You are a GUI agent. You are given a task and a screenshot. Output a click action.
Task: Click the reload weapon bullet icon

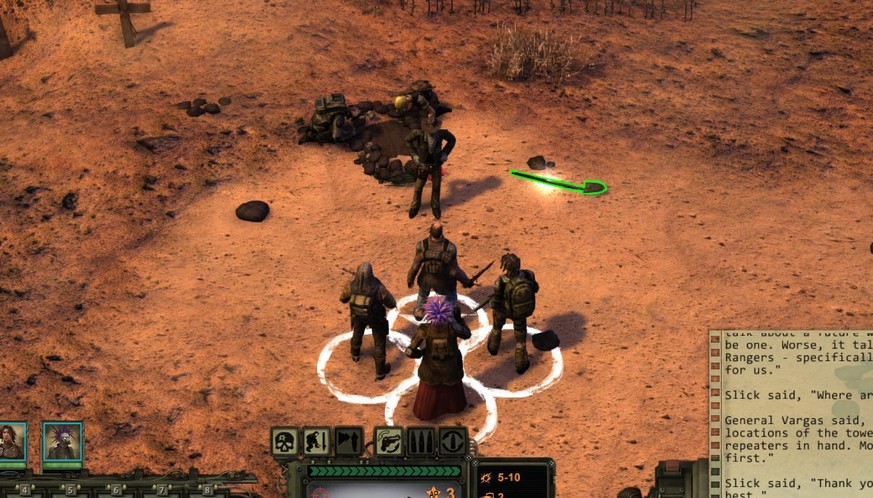452,441
